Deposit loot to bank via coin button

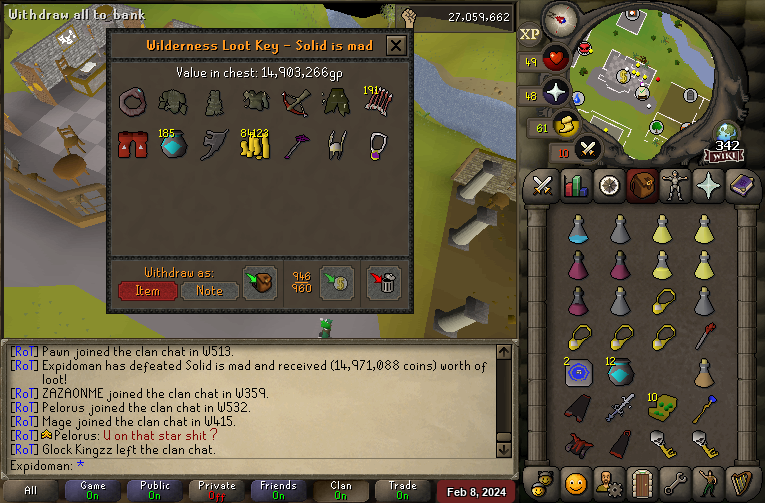(334, 282)
